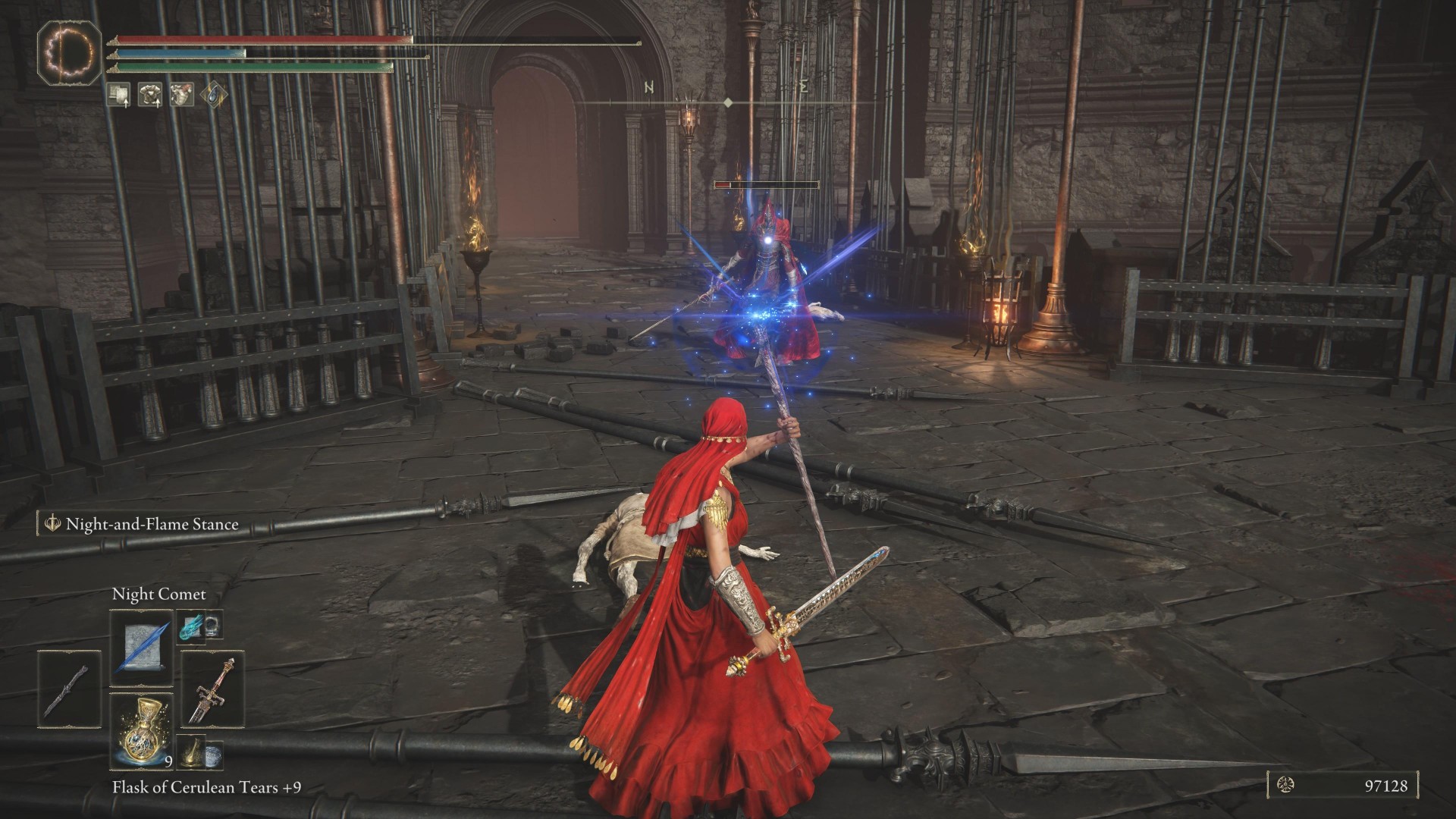Click the stacked scrolls buff icon
1456x819 pixels.
tap(118, 94)
